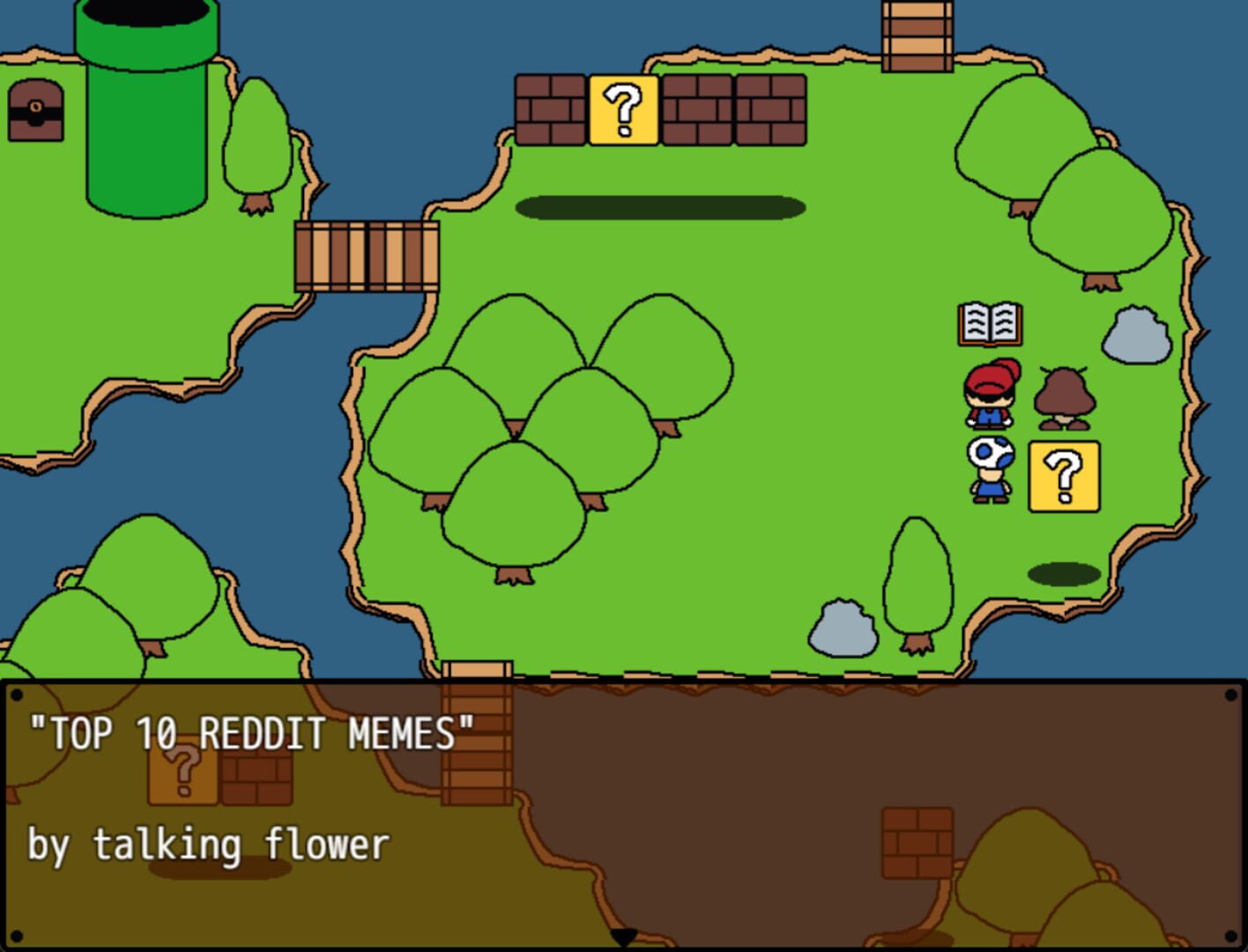Hit the question block between brick blocks
The height and width of the screenshot is (952, 1248).
point(624,108)
